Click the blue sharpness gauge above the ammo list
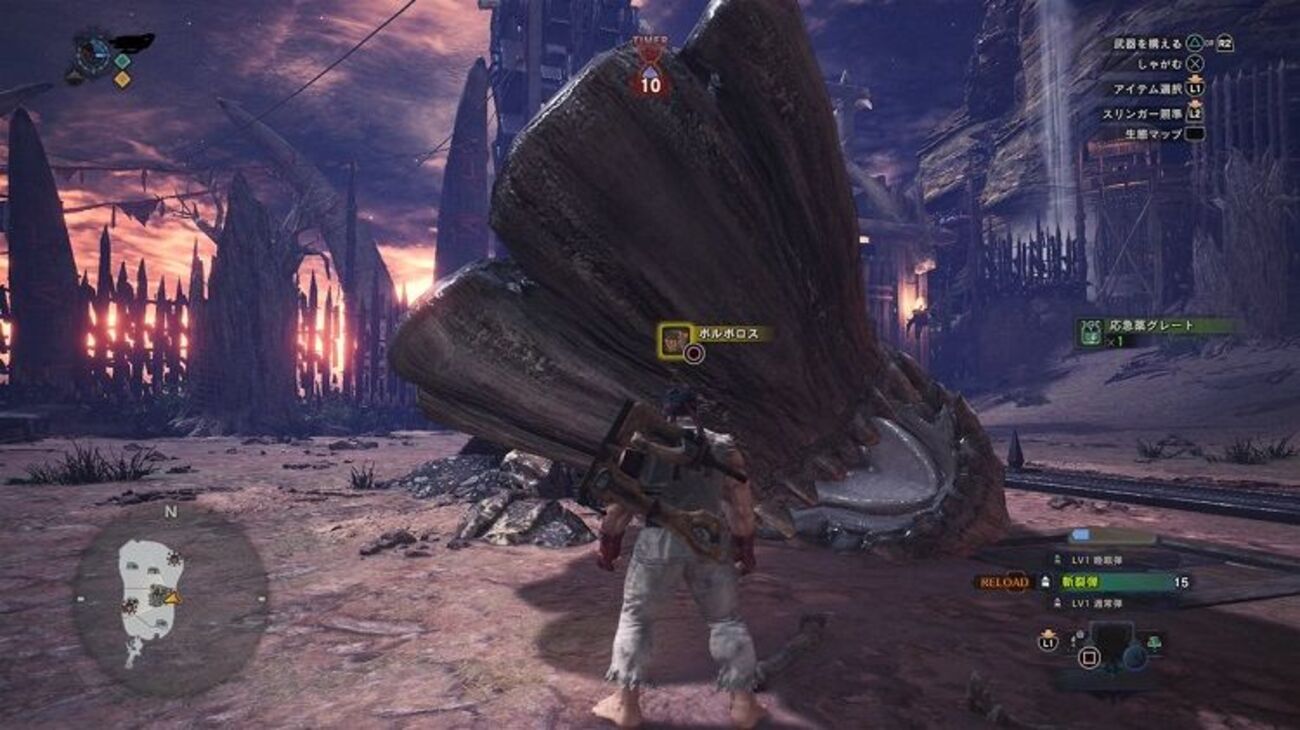Screen dimensions: 1300x730 pos(1083,533)
